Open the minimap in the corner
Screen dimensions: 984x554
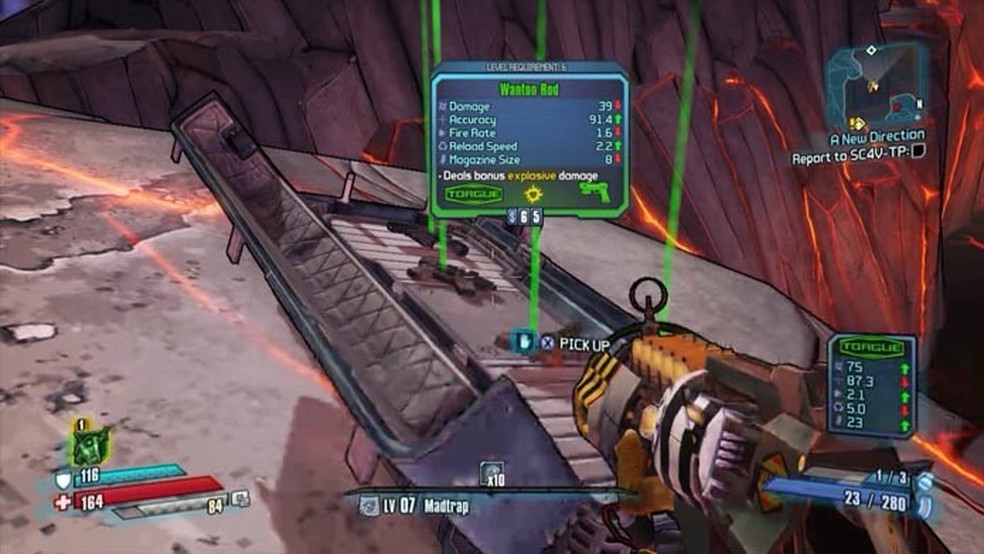coord(878,82)
